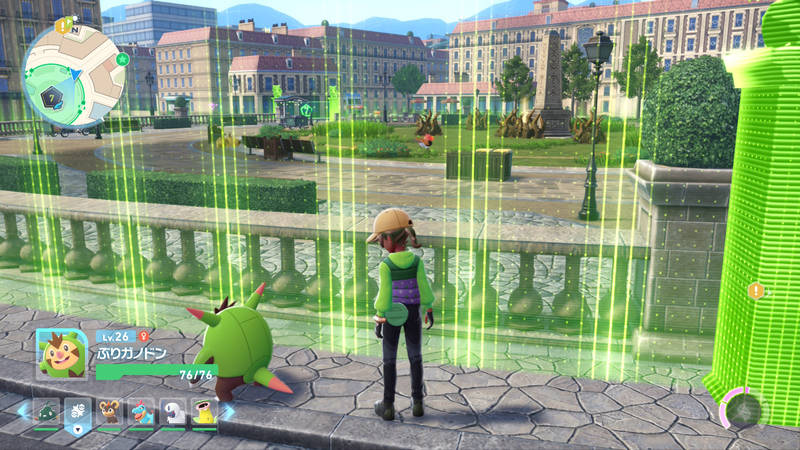800x450 pixels.
Task: Click the left arrow of party bar
Action: pos(21,410)
